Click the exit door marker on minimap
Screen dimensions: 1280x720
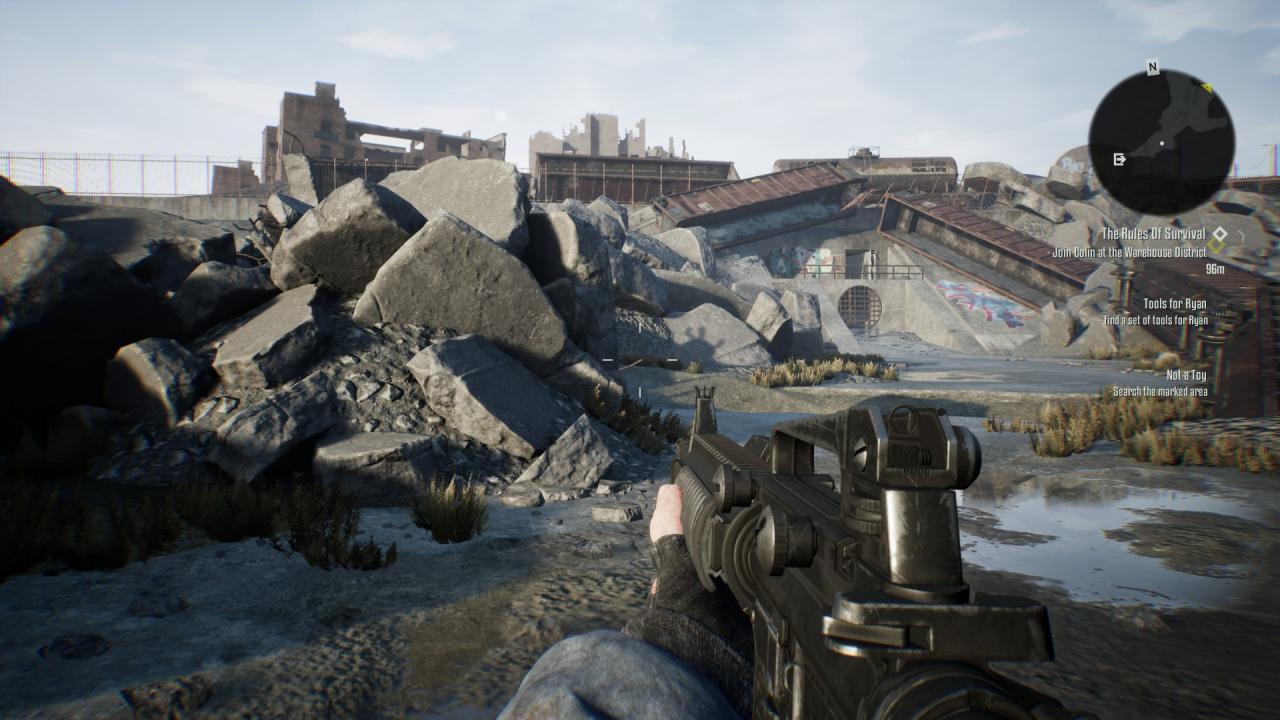click(x=1119, y=159)
